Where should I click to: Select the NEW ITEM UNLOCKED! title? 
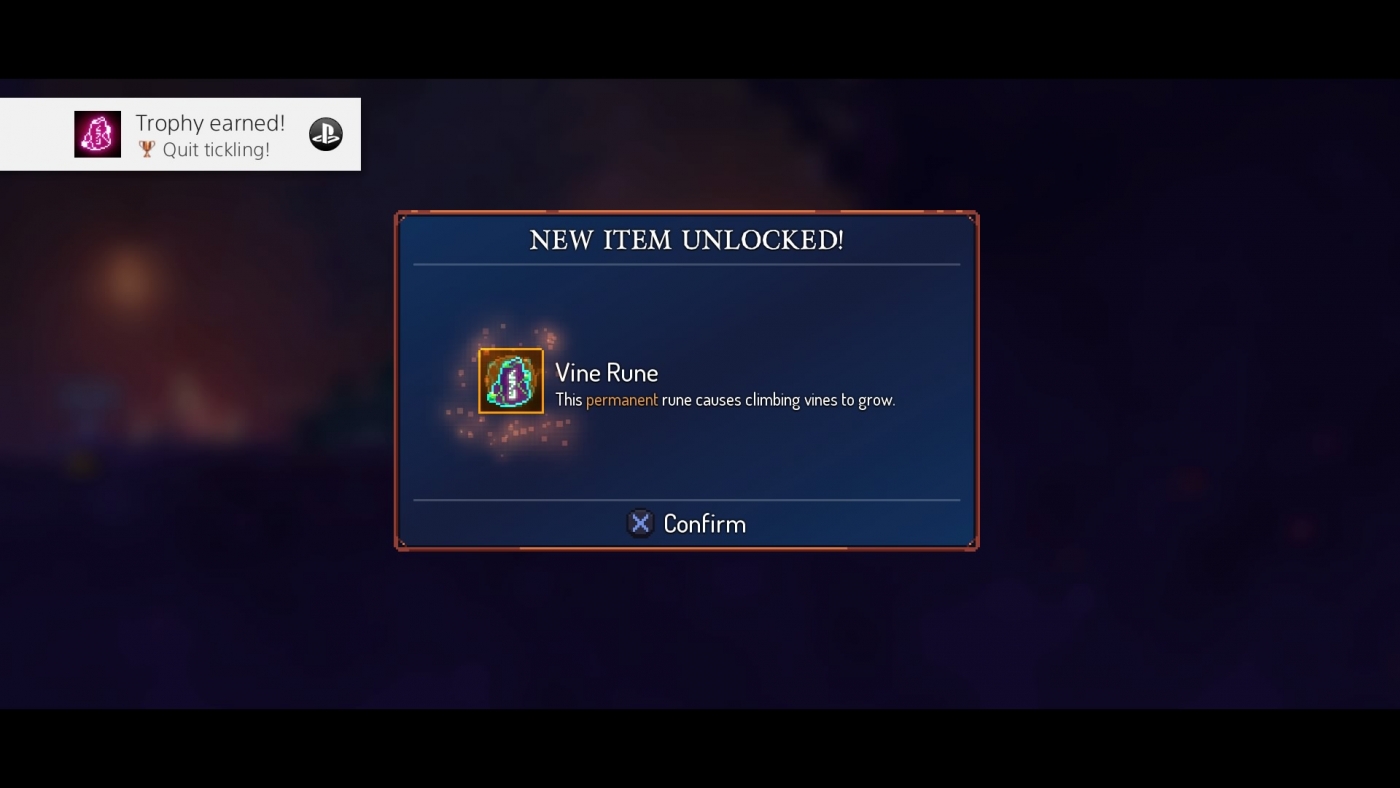686,240
